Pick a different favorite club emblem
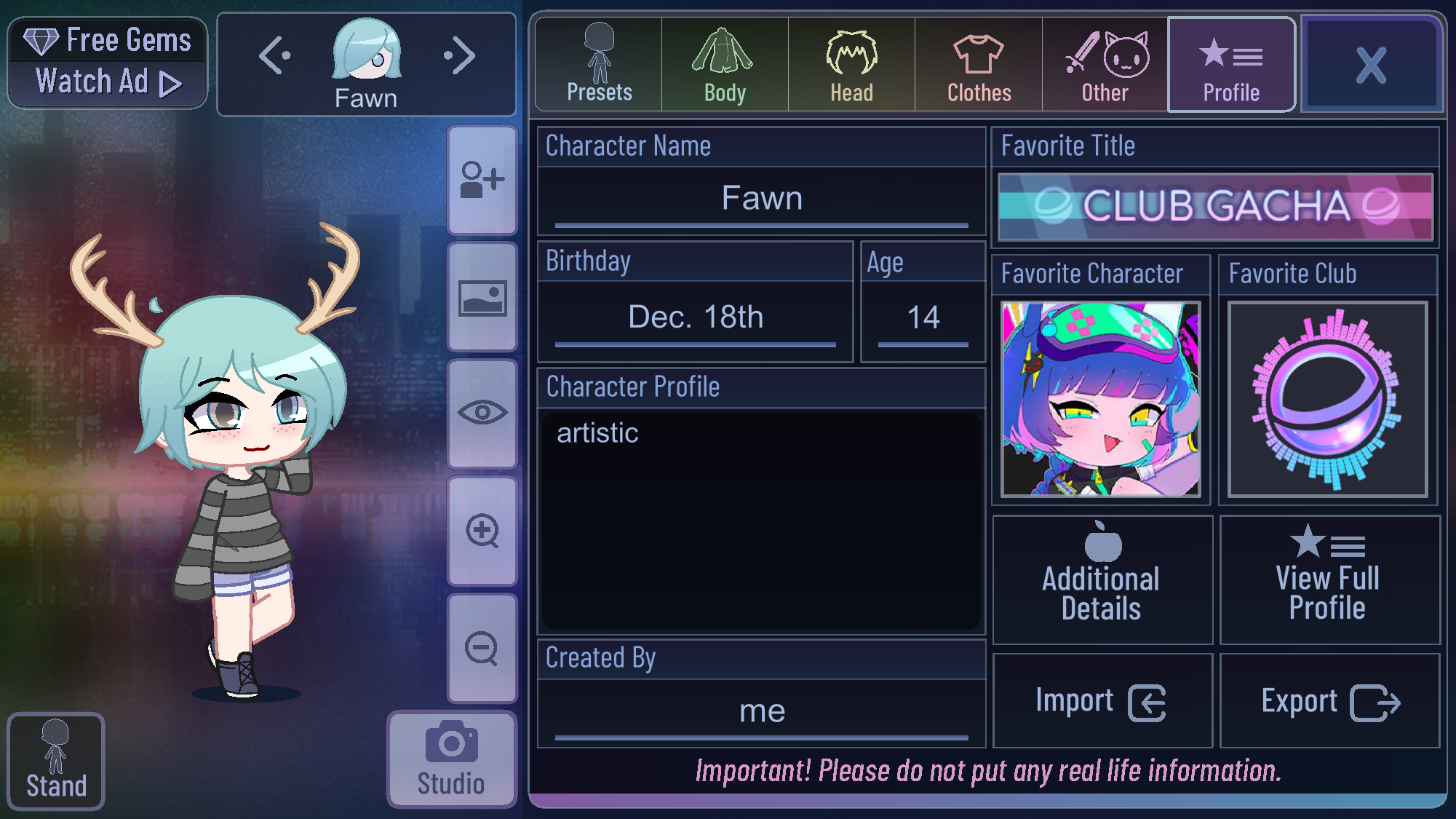1456x819 pixels. point(1327,399)
